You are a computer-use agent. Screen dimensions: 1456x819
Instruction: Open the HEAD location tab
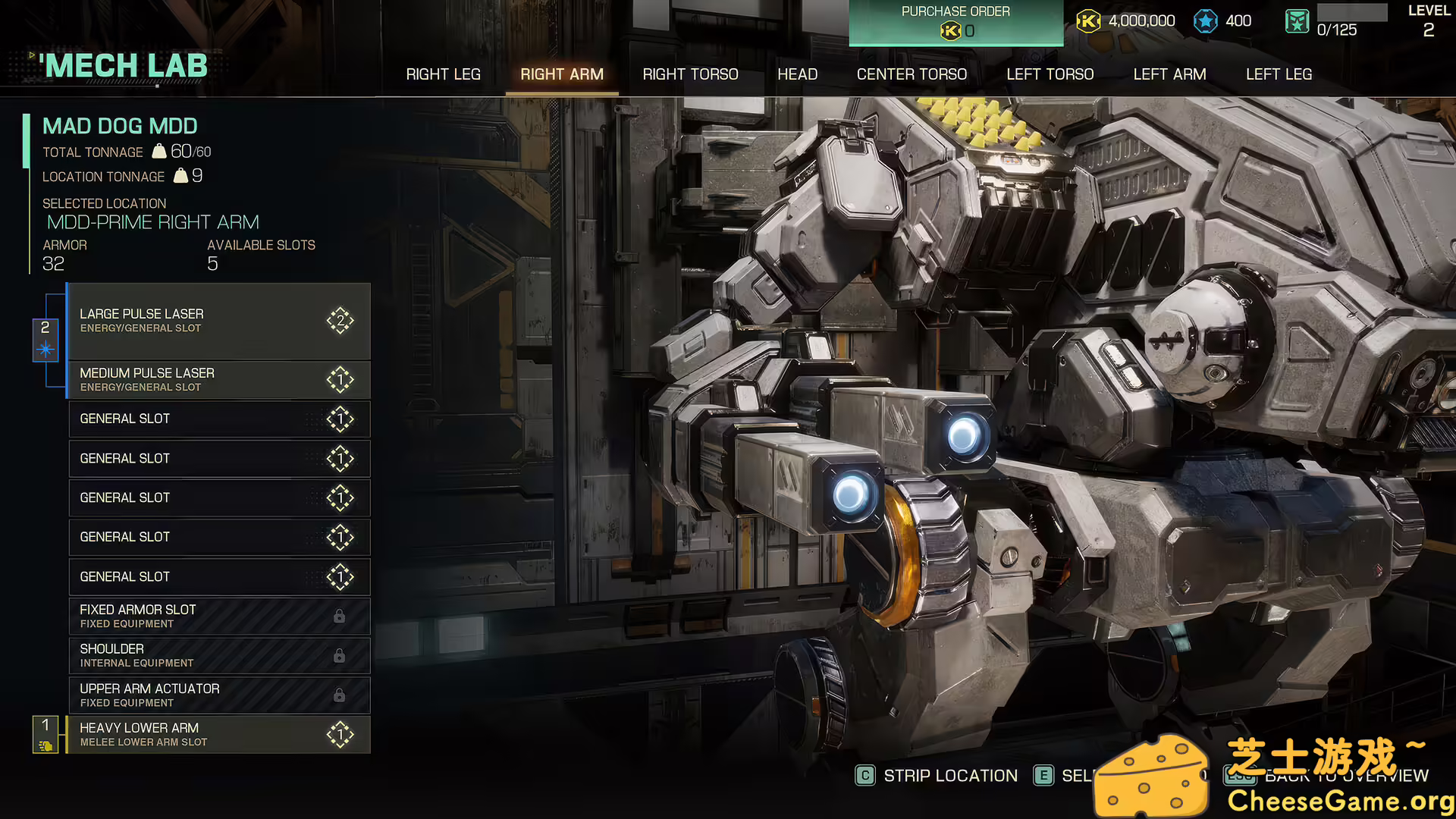pyautogui.click(x=797, y=74)
